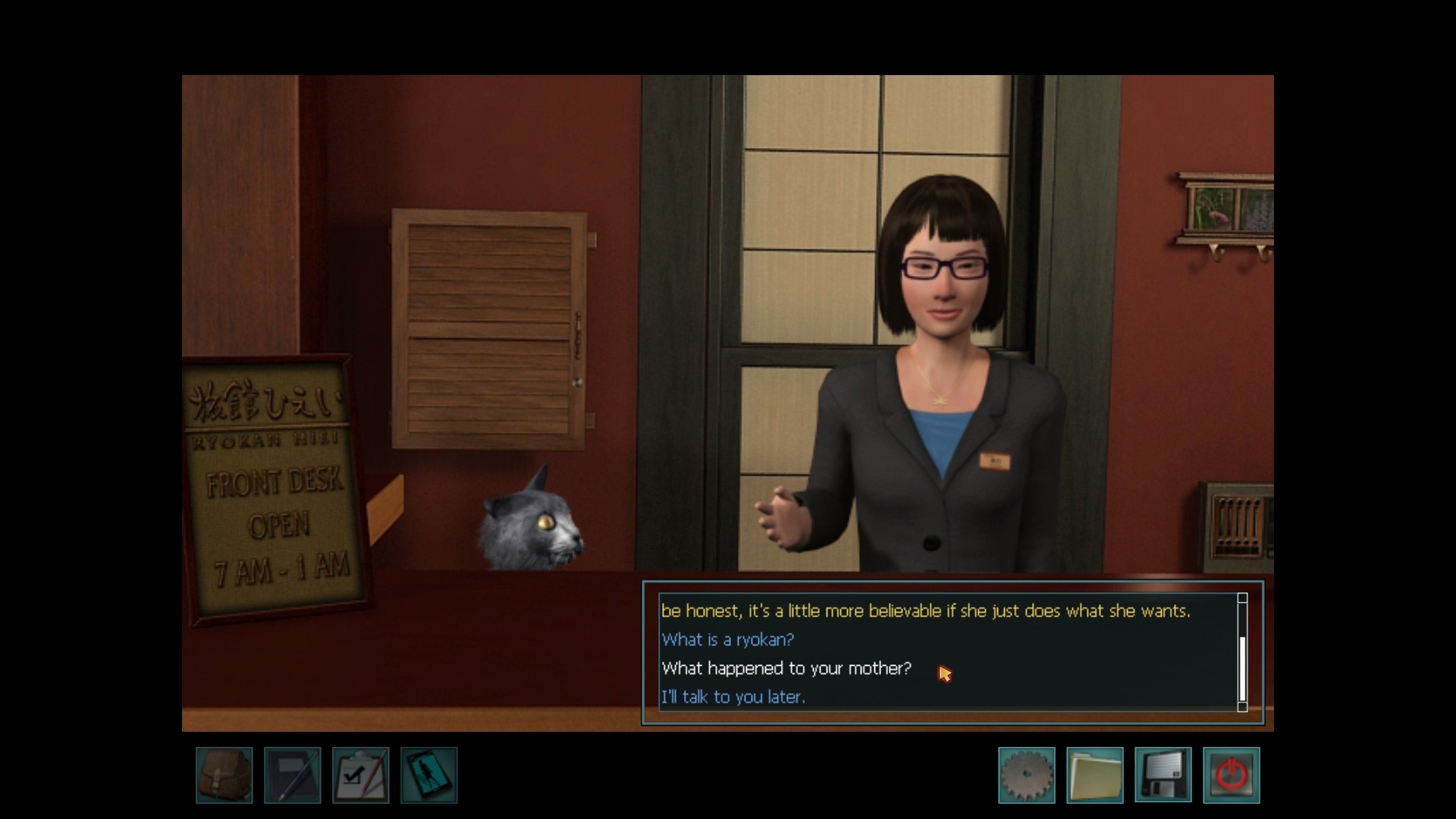Open the gear settings menu

point(1027,775)
